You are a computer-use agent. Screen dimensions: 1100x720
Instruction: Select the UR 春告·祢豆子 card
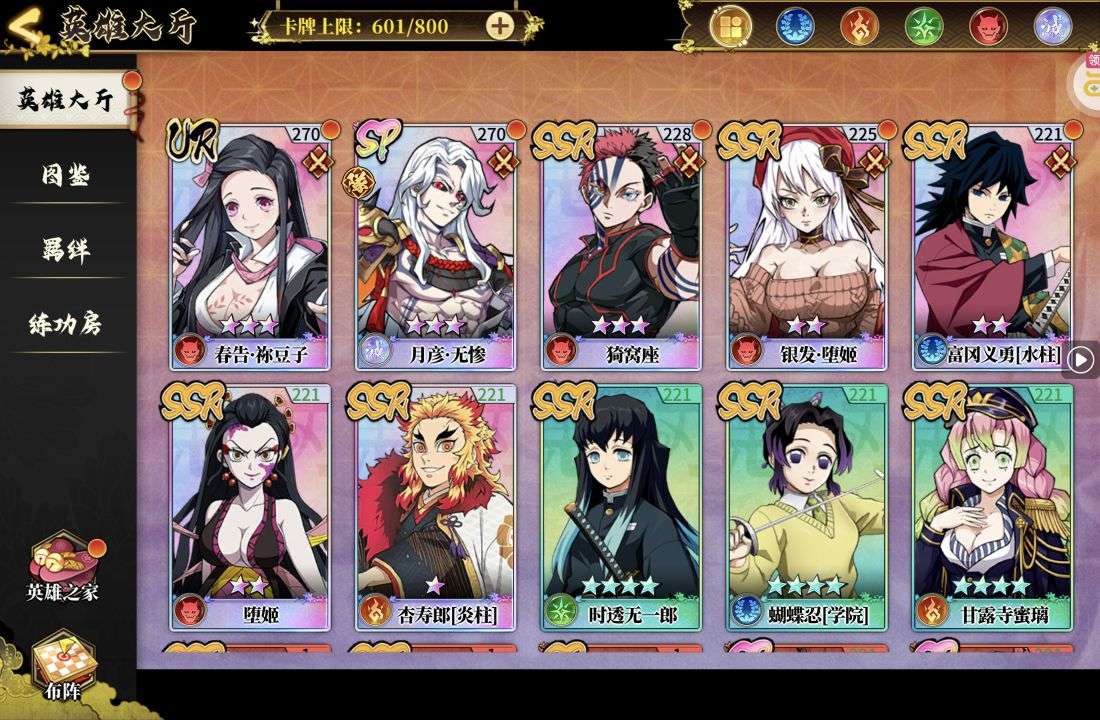250,245
